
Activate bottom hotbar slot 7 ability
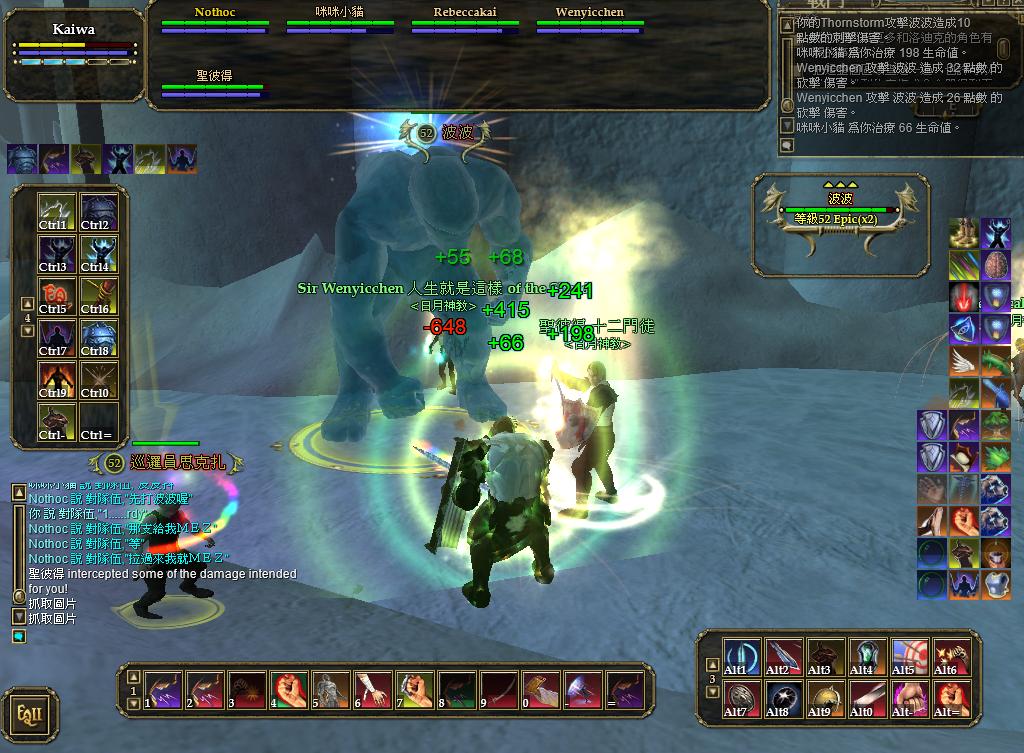(x=415, y=689)
